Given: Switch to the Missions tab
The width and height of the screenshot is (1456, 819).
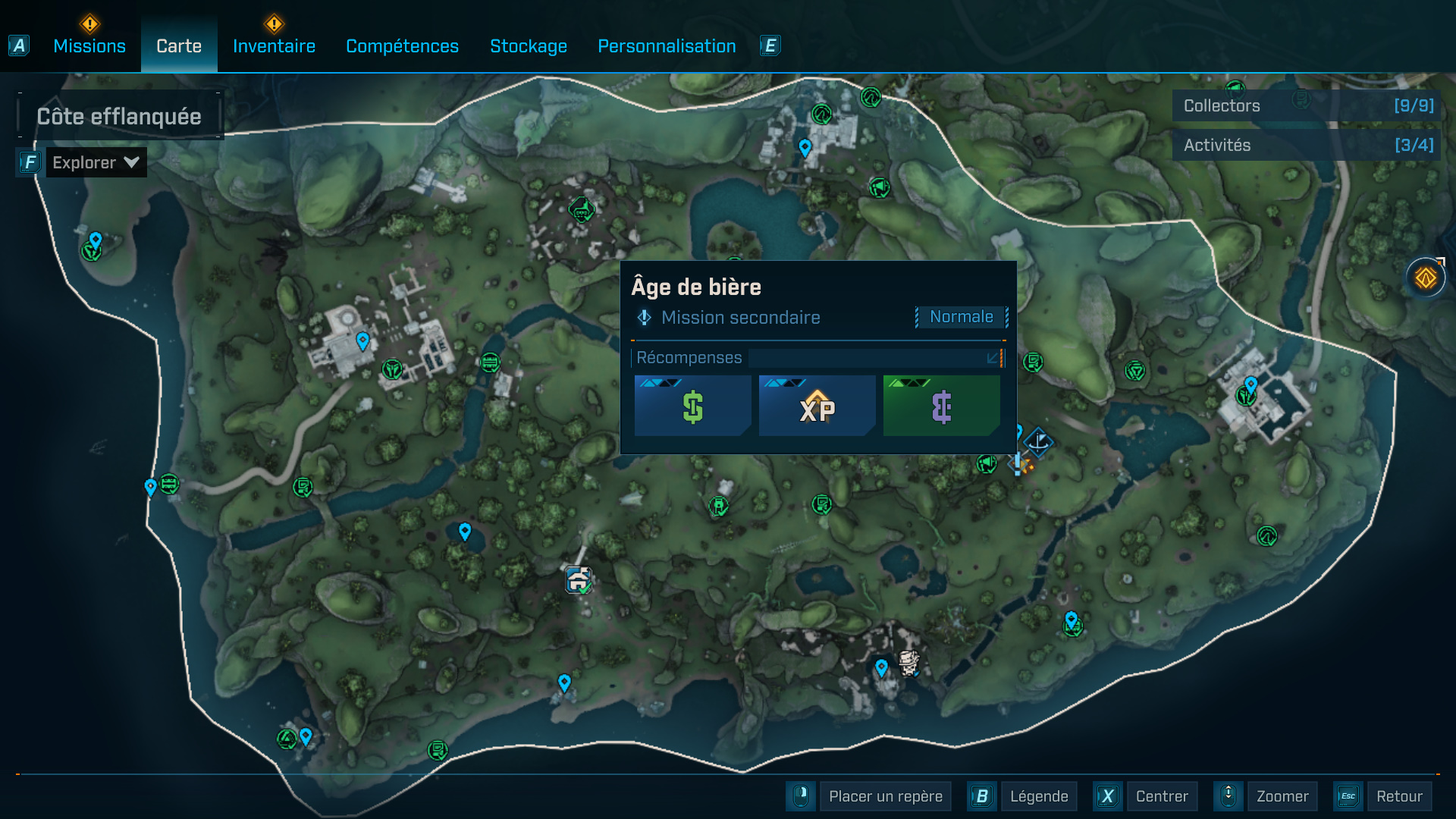Looking at the screenshot, I should tap(89, 46).
